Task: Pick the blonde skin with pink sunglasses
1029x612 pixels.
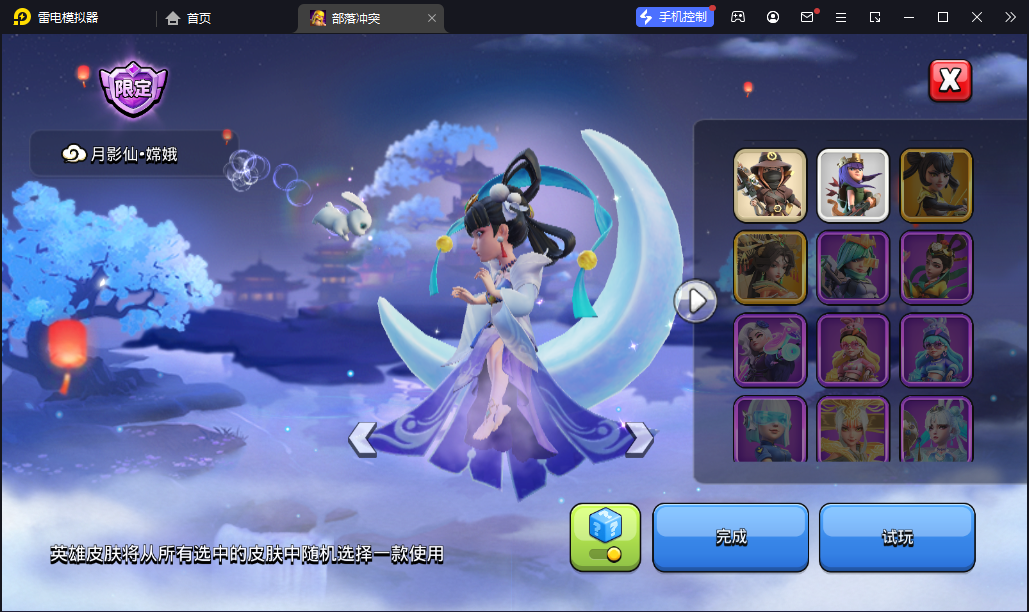Action: pyautogui.click(x=853, y=349)
